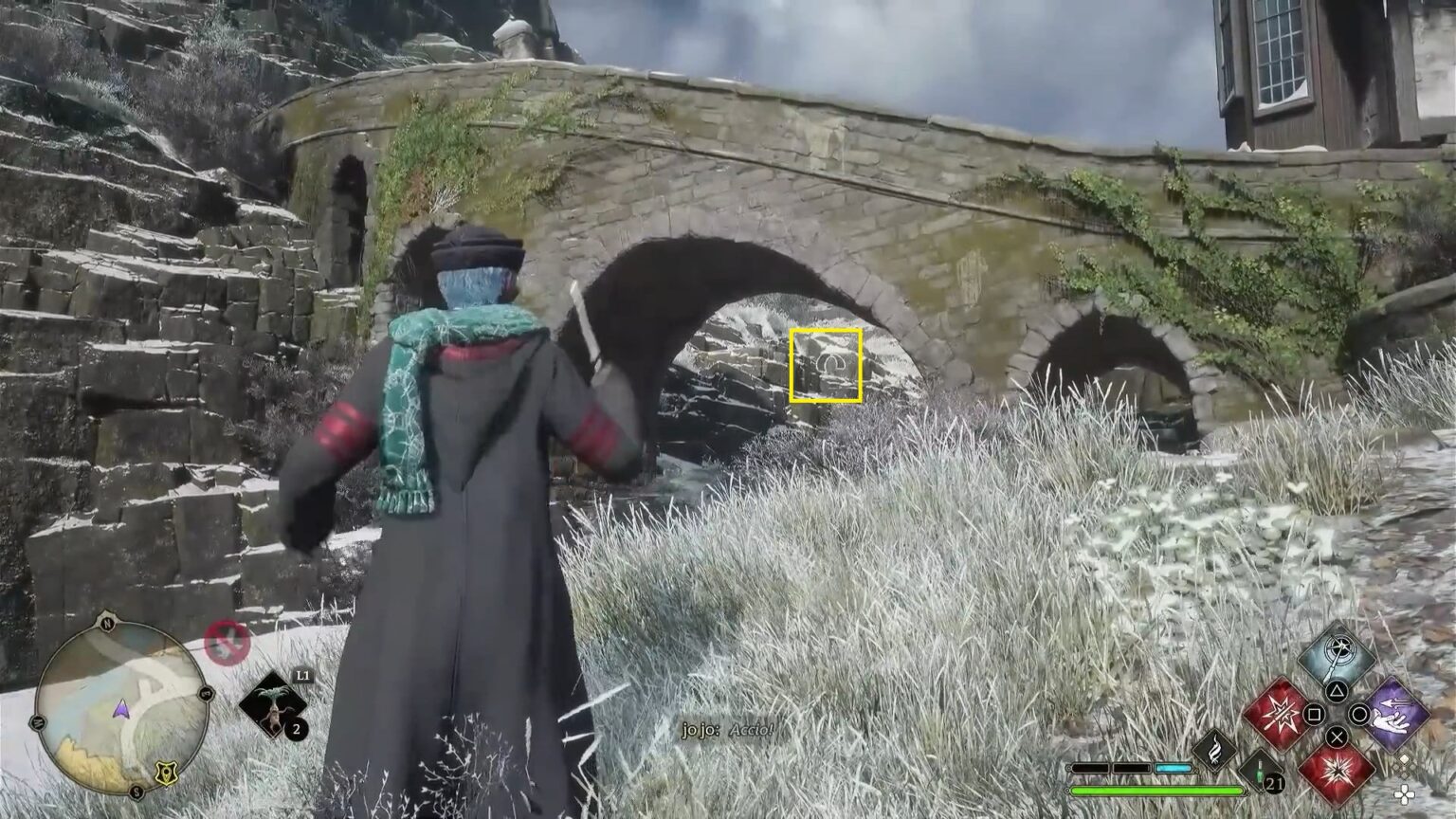The image size is (1456, 819).
Task: Cast the top spell mapped to Triangle
Action: tap(1339, 654)
